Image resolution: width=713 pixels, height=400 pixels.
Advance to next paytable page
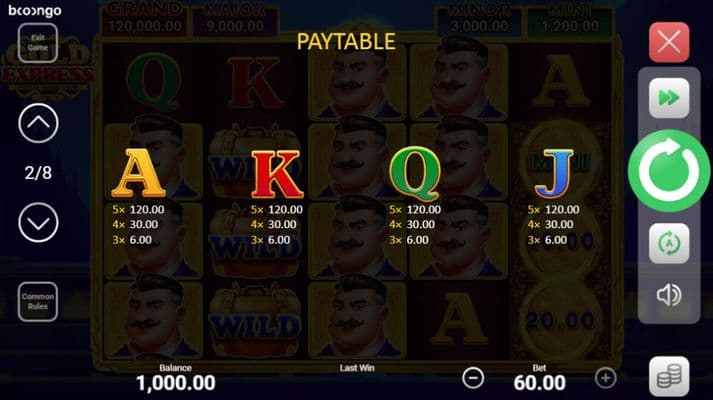[x=39, y=222]
